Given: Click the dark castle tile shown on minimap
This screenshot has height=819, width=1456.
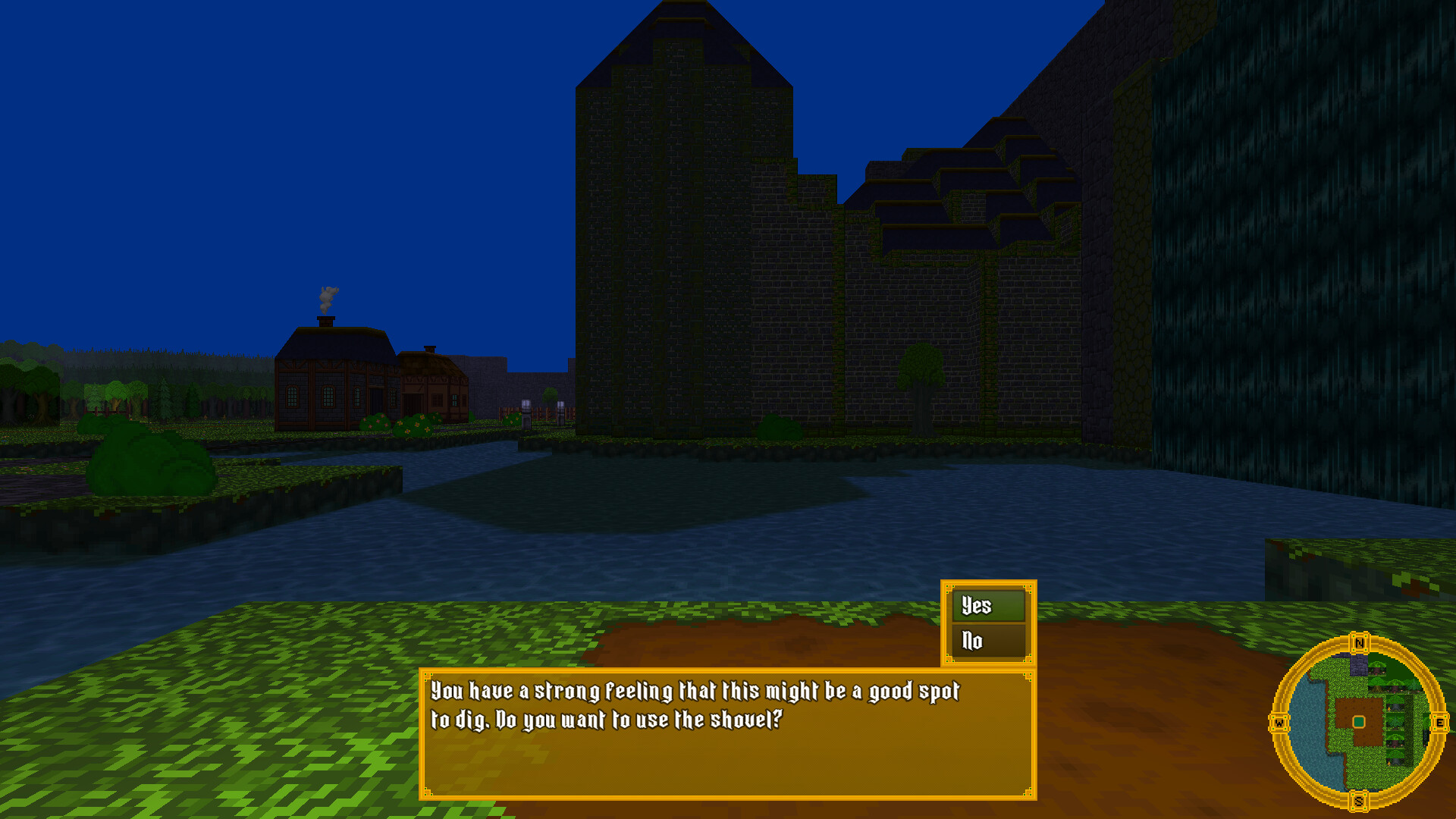Looking at the screenshot, I should click(1358, 664).
